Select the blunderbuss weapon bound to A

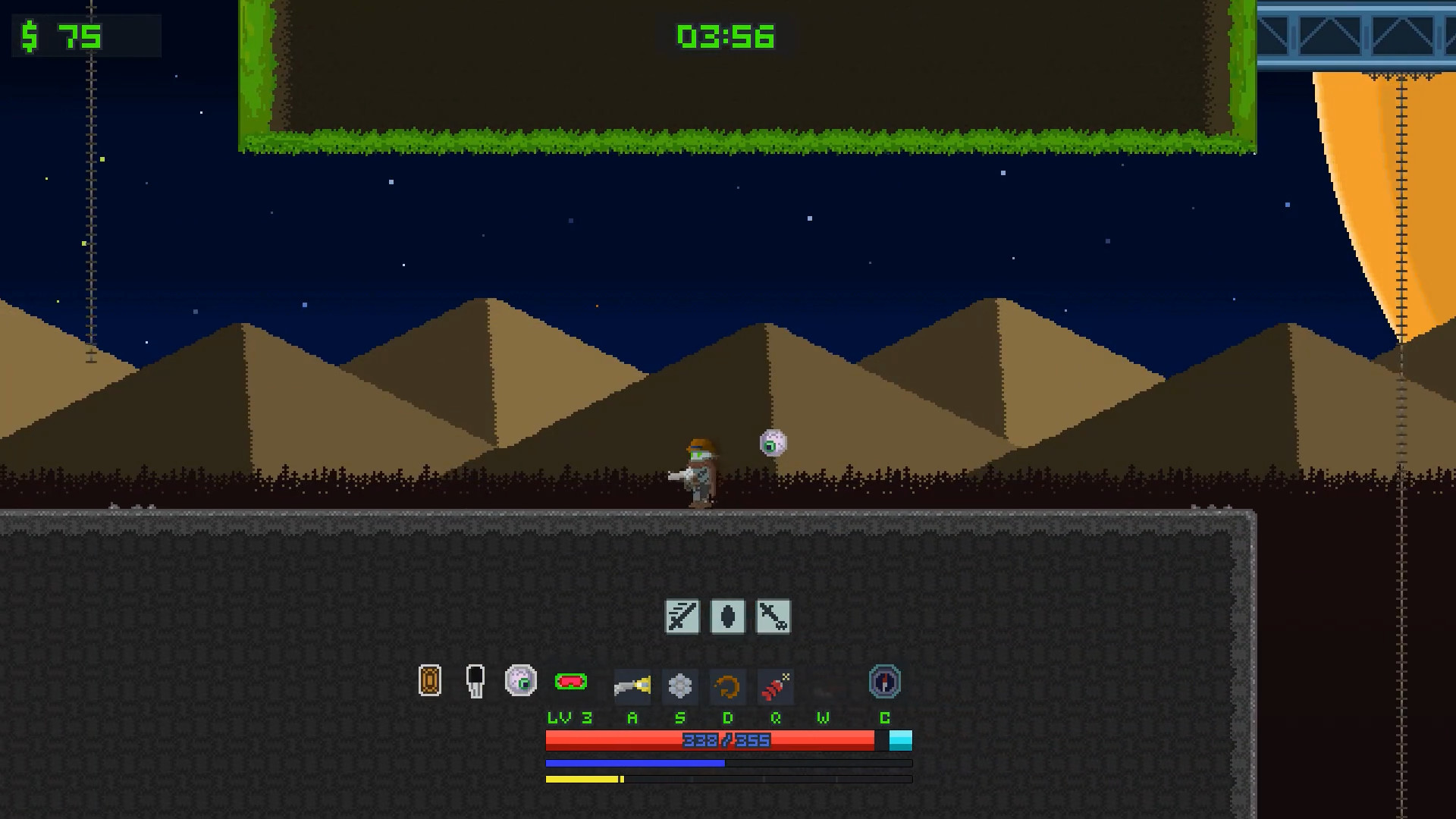coord(632,686)
